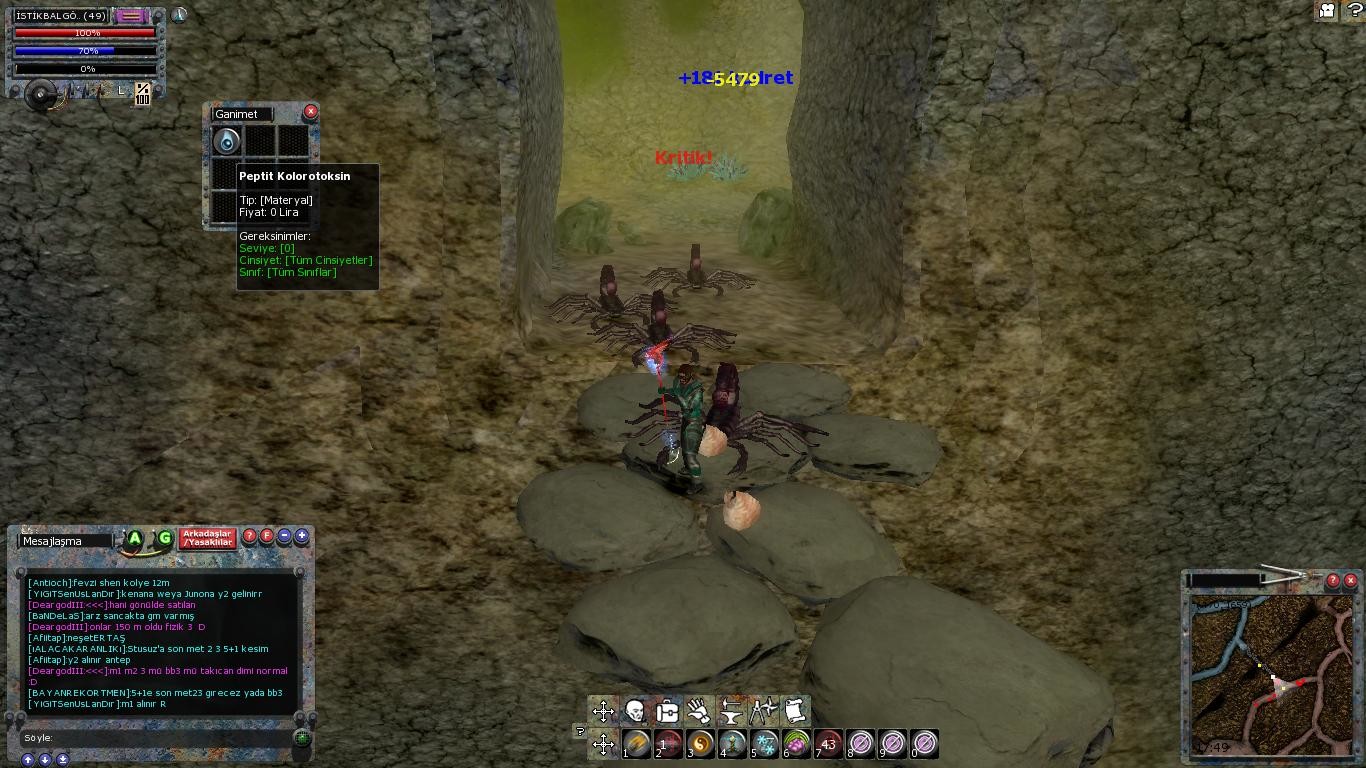Close the minimap panel with red X
Viewport: 1366px width, 768px height.
1350,580
